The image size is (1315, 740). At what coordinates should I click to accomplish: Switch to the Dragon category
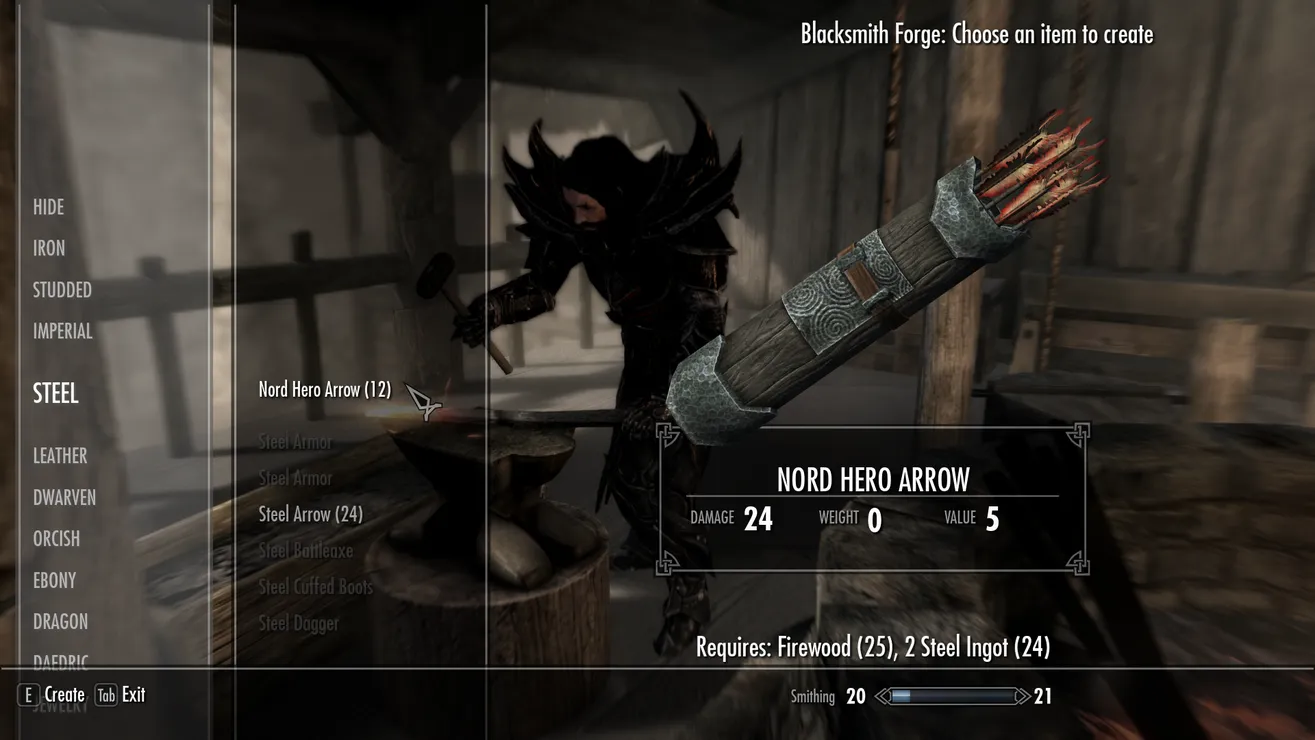point(60,621)
